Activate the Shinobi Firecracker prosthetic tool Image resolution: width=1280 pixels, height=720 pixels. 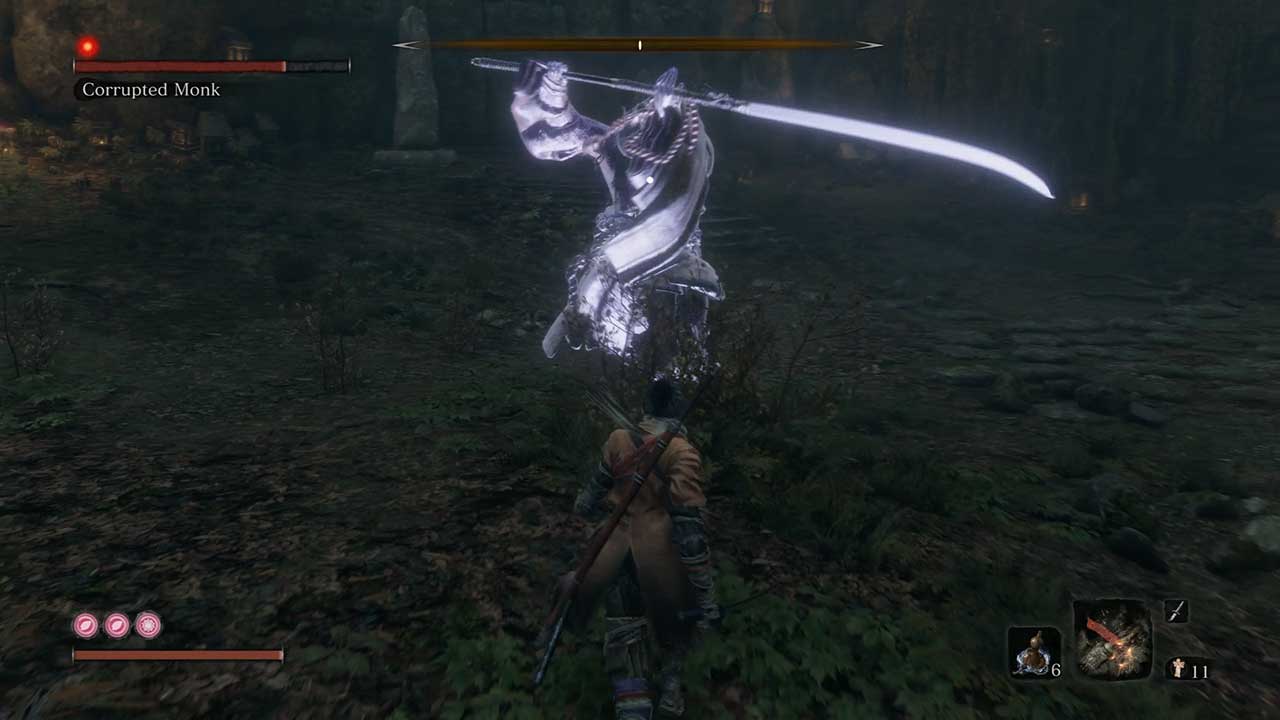(1112, 639)
